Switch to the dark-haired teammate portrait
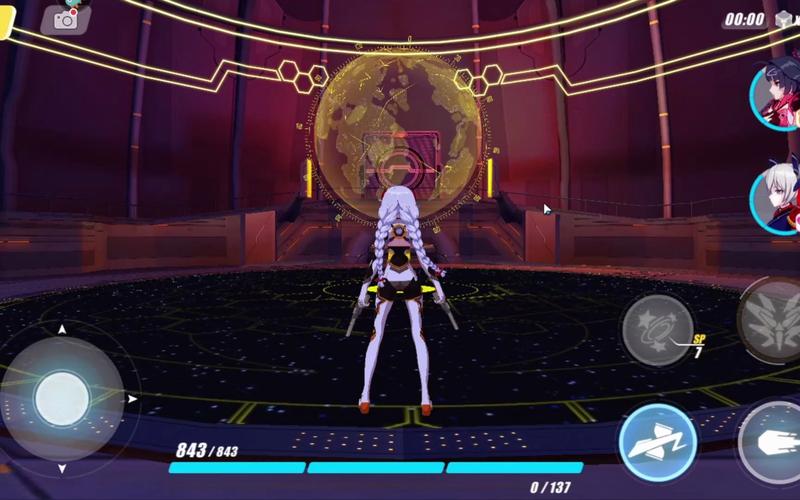 pos(777,95)
